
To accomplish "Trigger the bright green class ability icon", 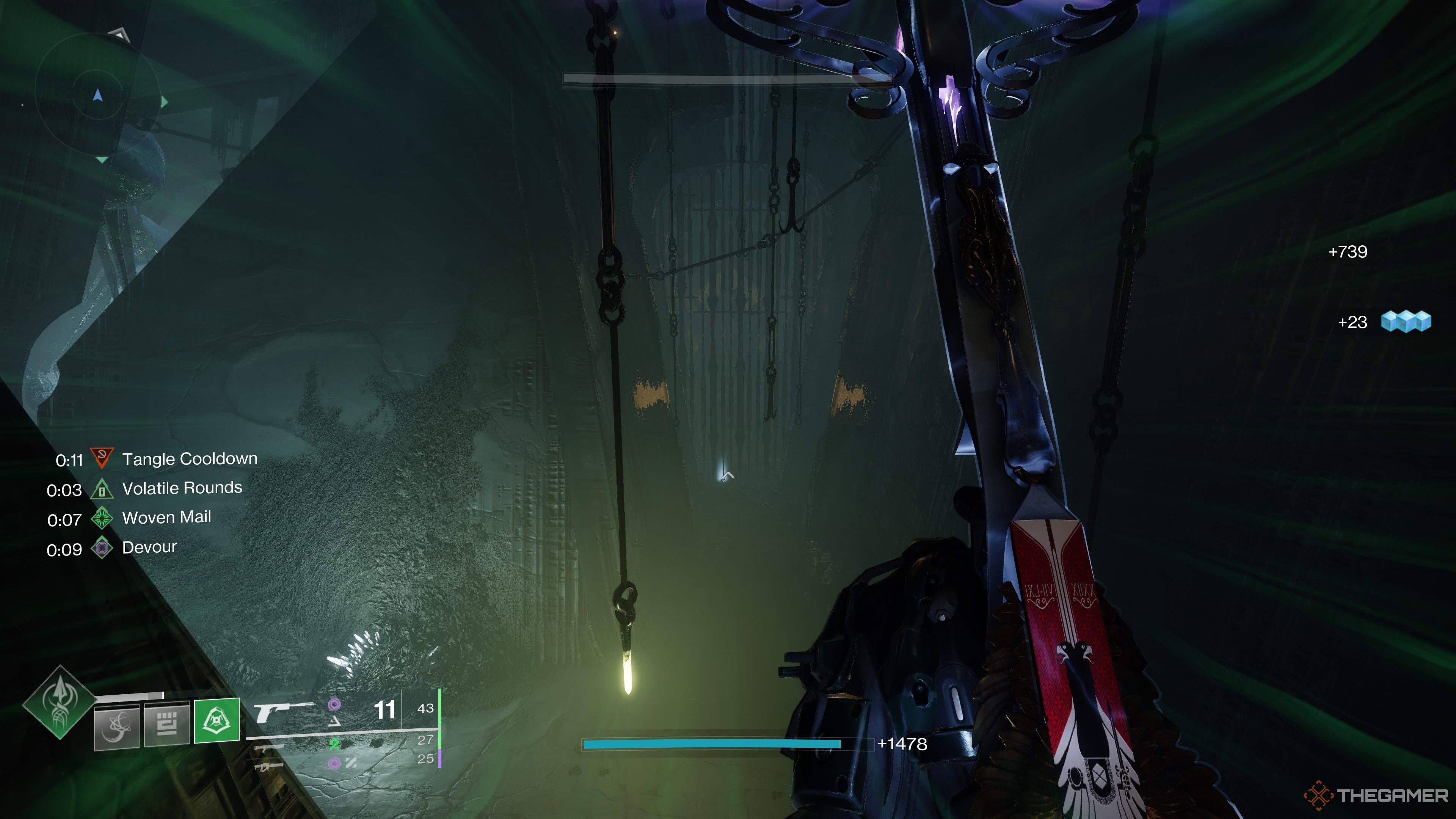I will tap(217, 720).
